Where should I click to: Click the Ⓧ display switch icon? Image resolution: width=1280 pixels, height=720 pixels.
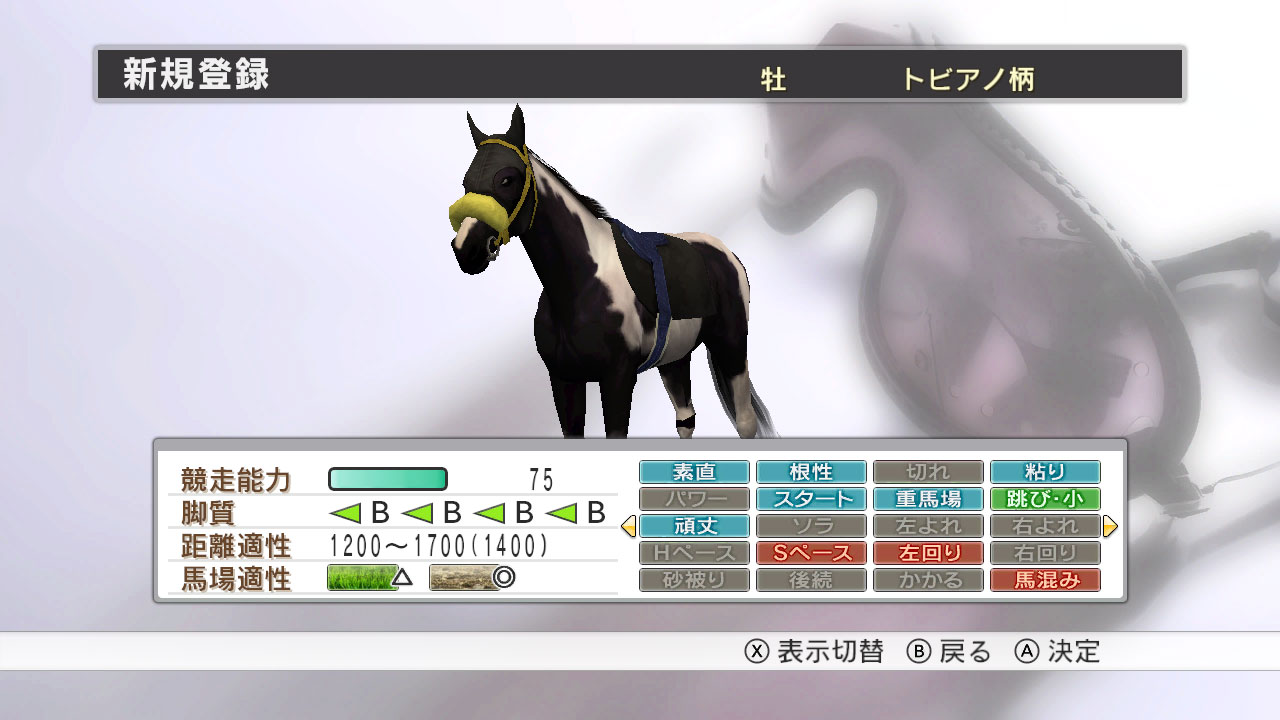point(756,650)
